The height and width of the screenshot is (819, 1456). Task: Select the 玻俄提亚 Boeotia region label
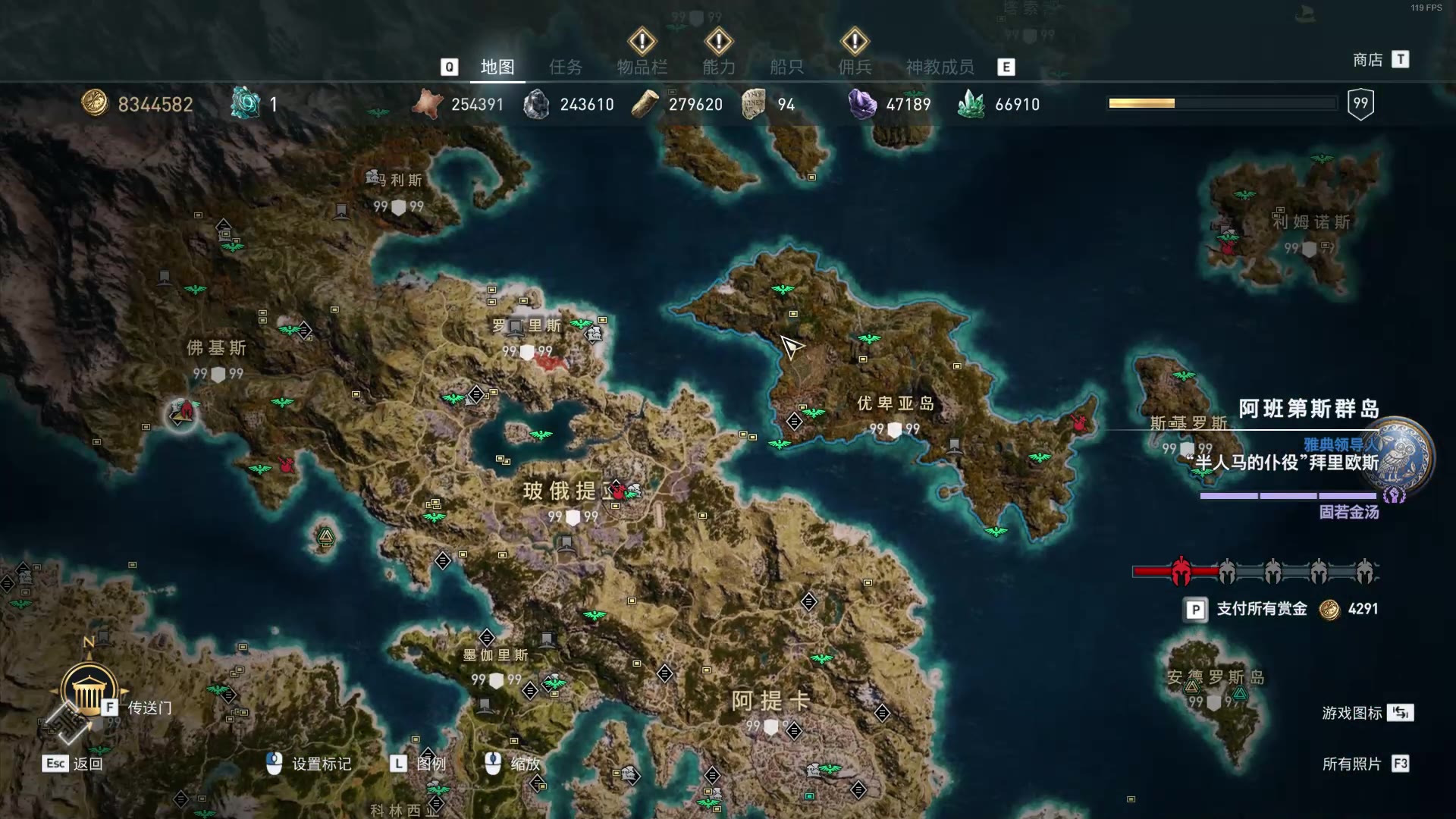coord(560,491)
